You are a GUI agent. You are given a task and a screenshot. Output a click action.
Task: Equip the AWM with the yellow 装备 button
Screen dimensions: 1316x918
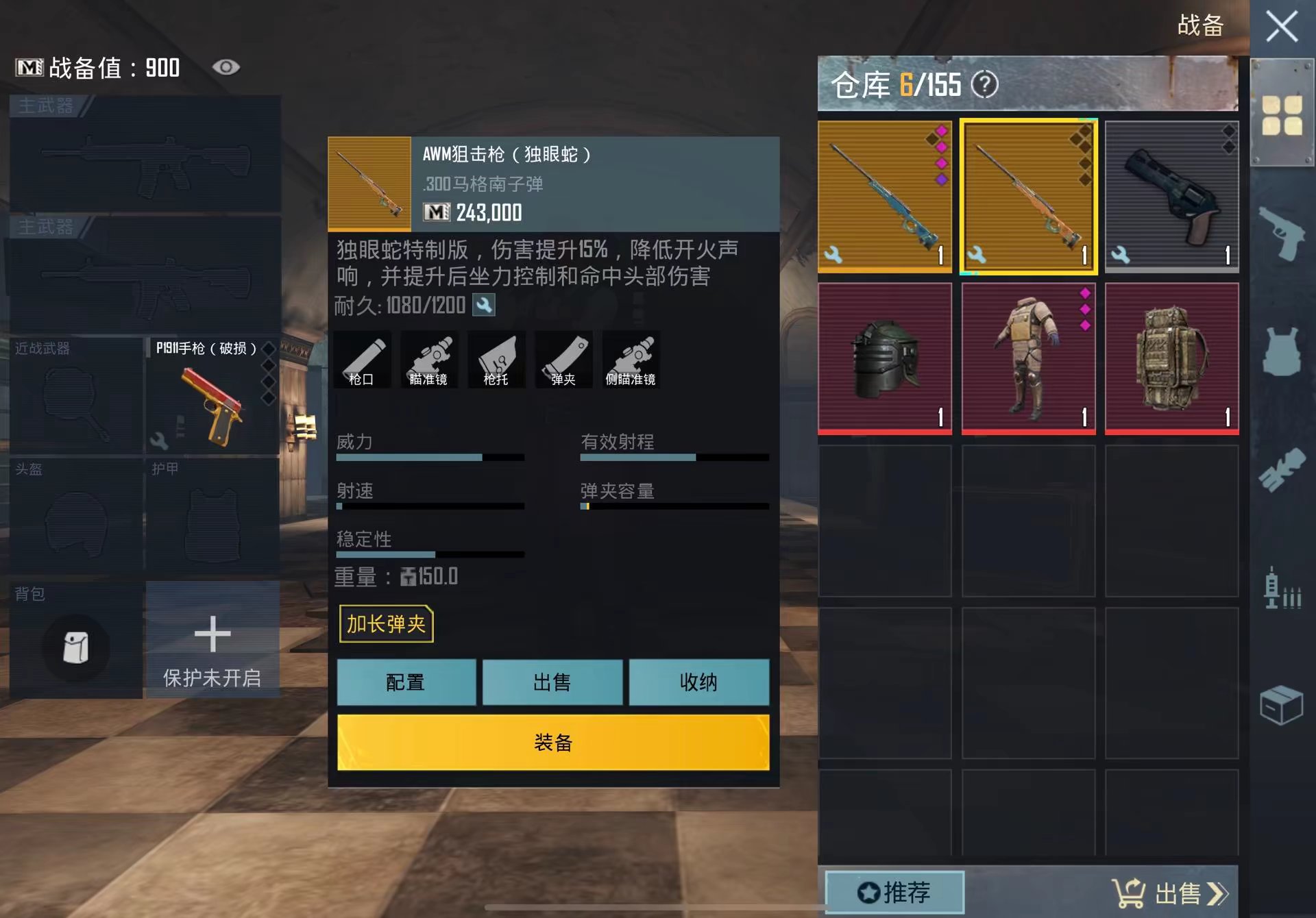(x=552, y=743)
